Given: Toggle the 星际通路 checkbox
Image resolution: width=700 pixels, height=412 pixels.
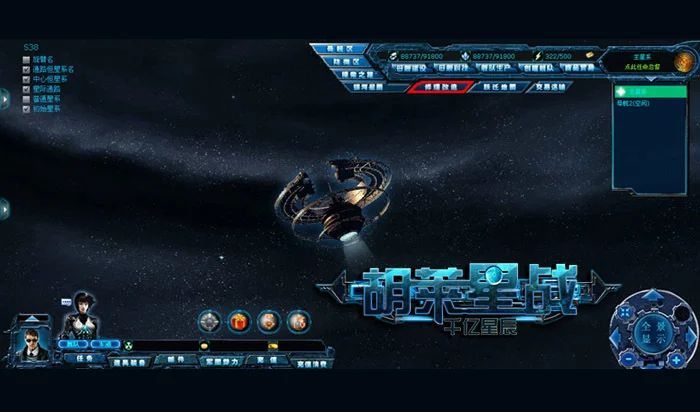Looking at the screenshot, I should click(26, 89).
